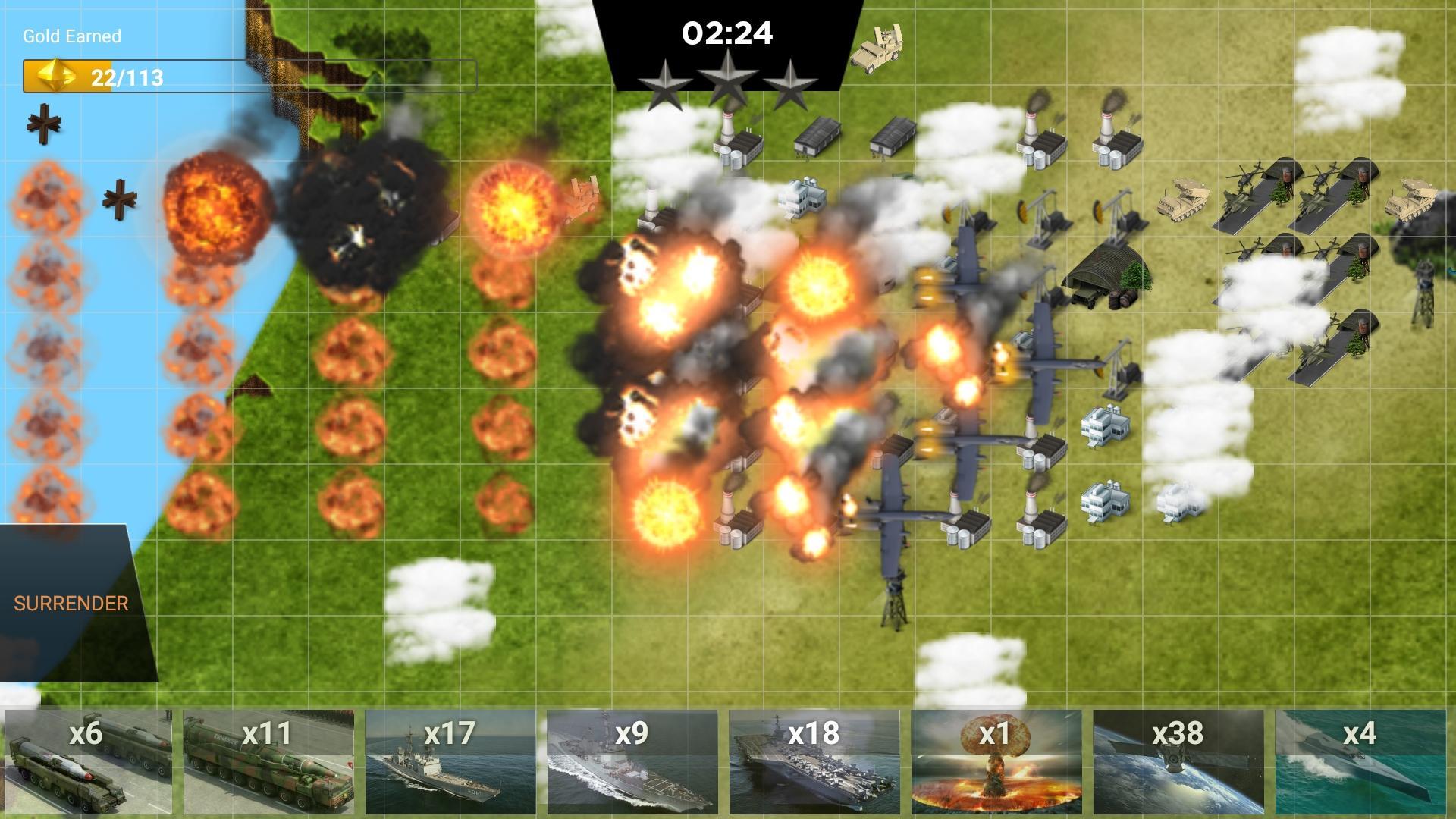Tap the middle star below the clock

tap(728, 80)
